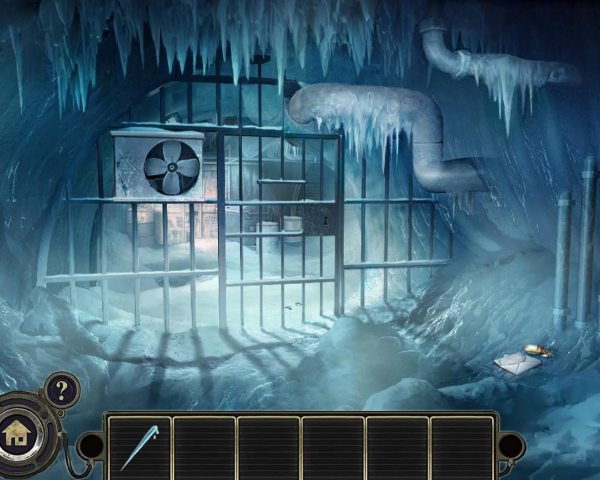This screenshot has width=600, height=480.
Task: Click the round knob right of the inventory
Action: 511,446
